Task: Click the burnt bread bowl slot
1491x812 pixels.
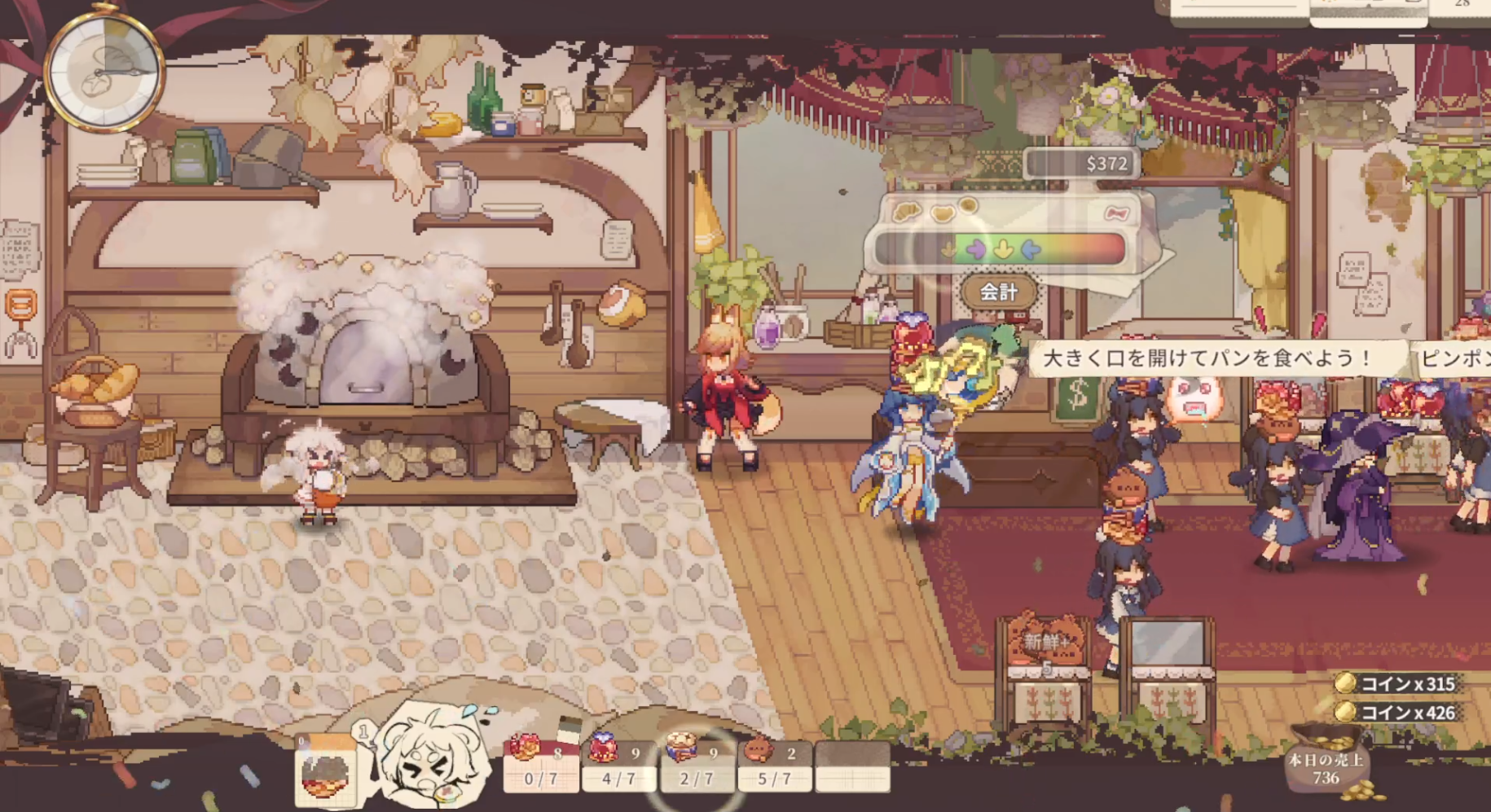Action: [325, 771]
